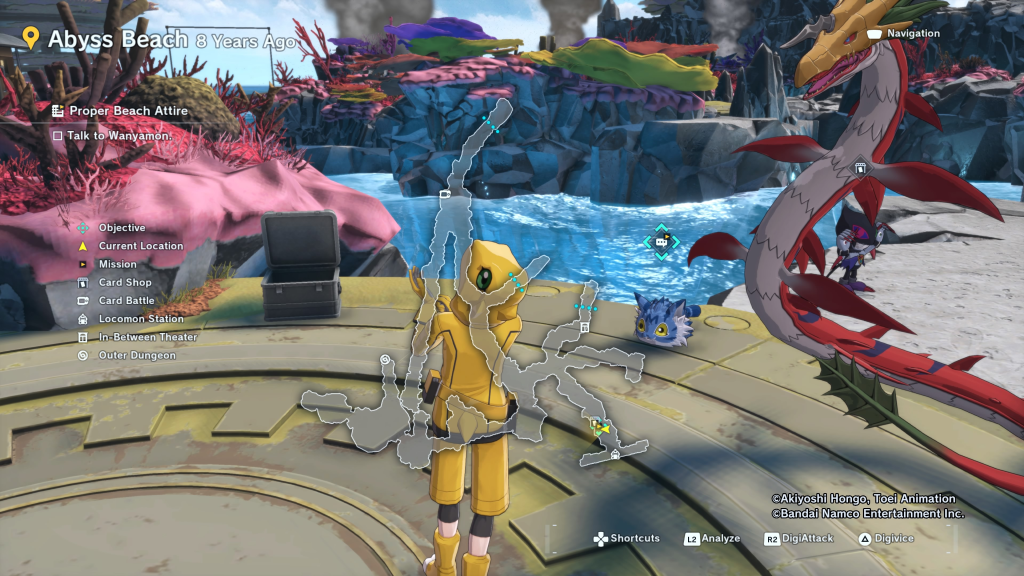The height and width of the screenshot is (576, 1024).
Task: Select the Mission legend entry
Action: 117,264
